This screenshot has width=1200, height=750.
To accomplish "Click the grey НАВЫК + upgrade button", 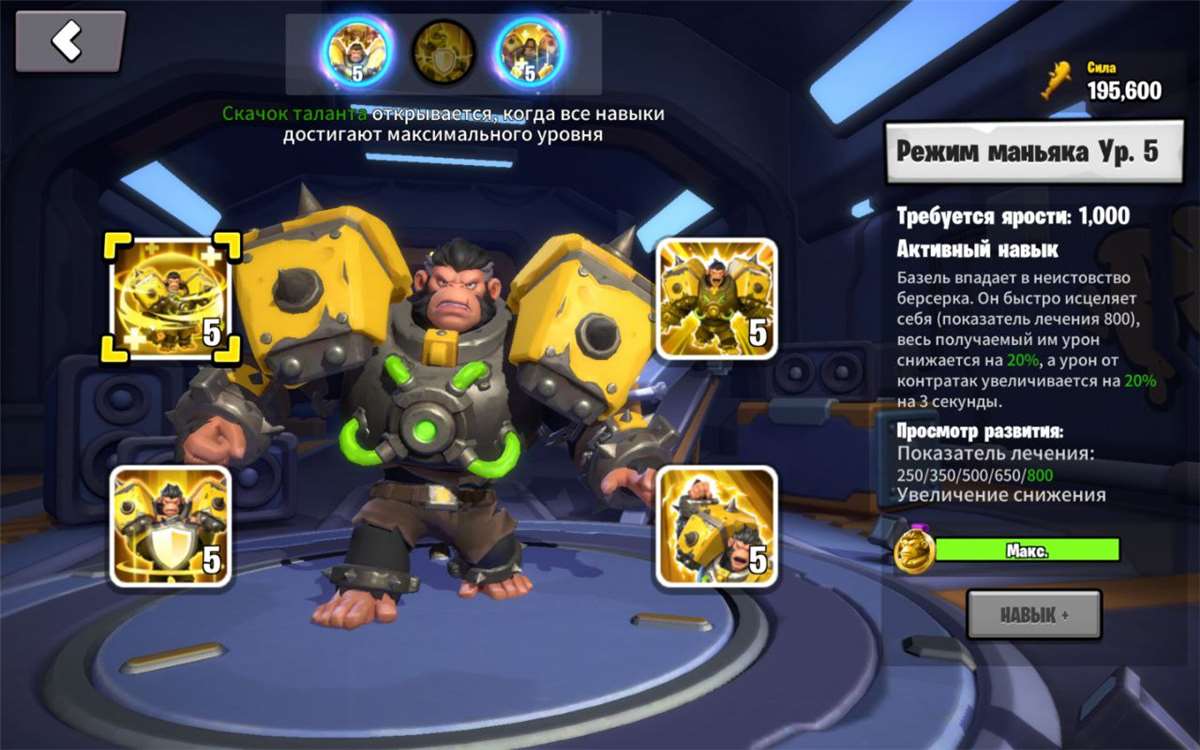I will tap(1034, 614).
